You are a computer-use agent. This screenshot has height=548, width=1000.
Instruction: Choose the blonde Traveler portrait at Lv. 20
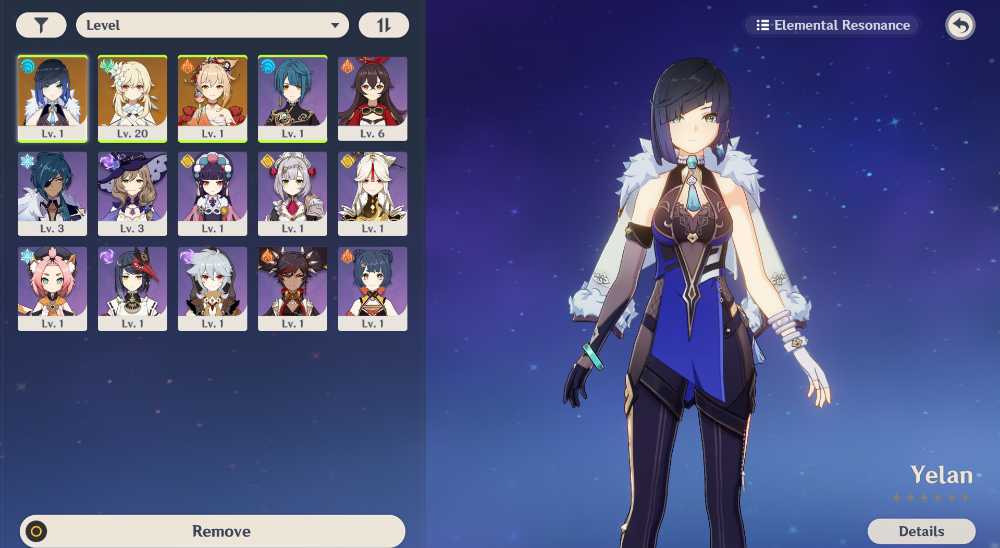[x=132, y=98]
